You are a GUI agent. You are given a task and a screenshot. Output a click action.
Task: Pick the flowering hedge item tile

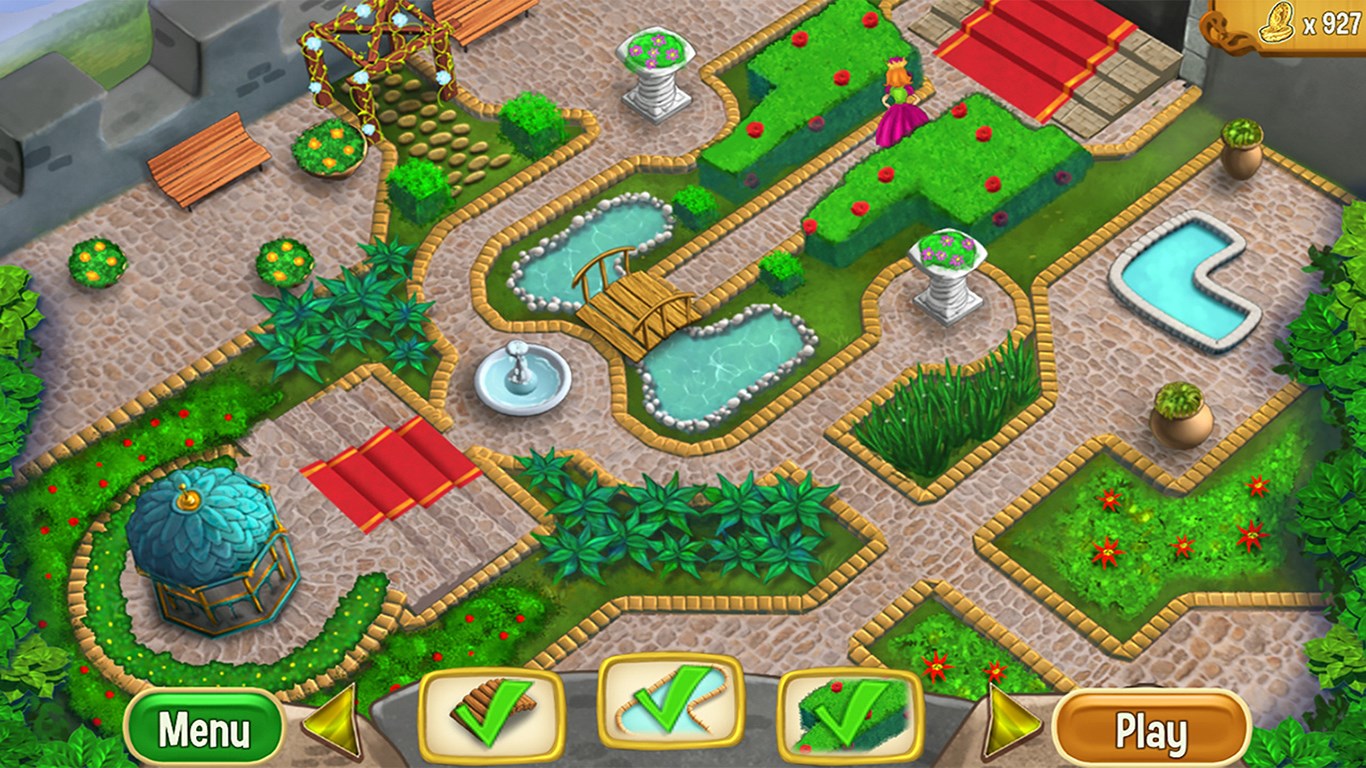coord(849,713)
